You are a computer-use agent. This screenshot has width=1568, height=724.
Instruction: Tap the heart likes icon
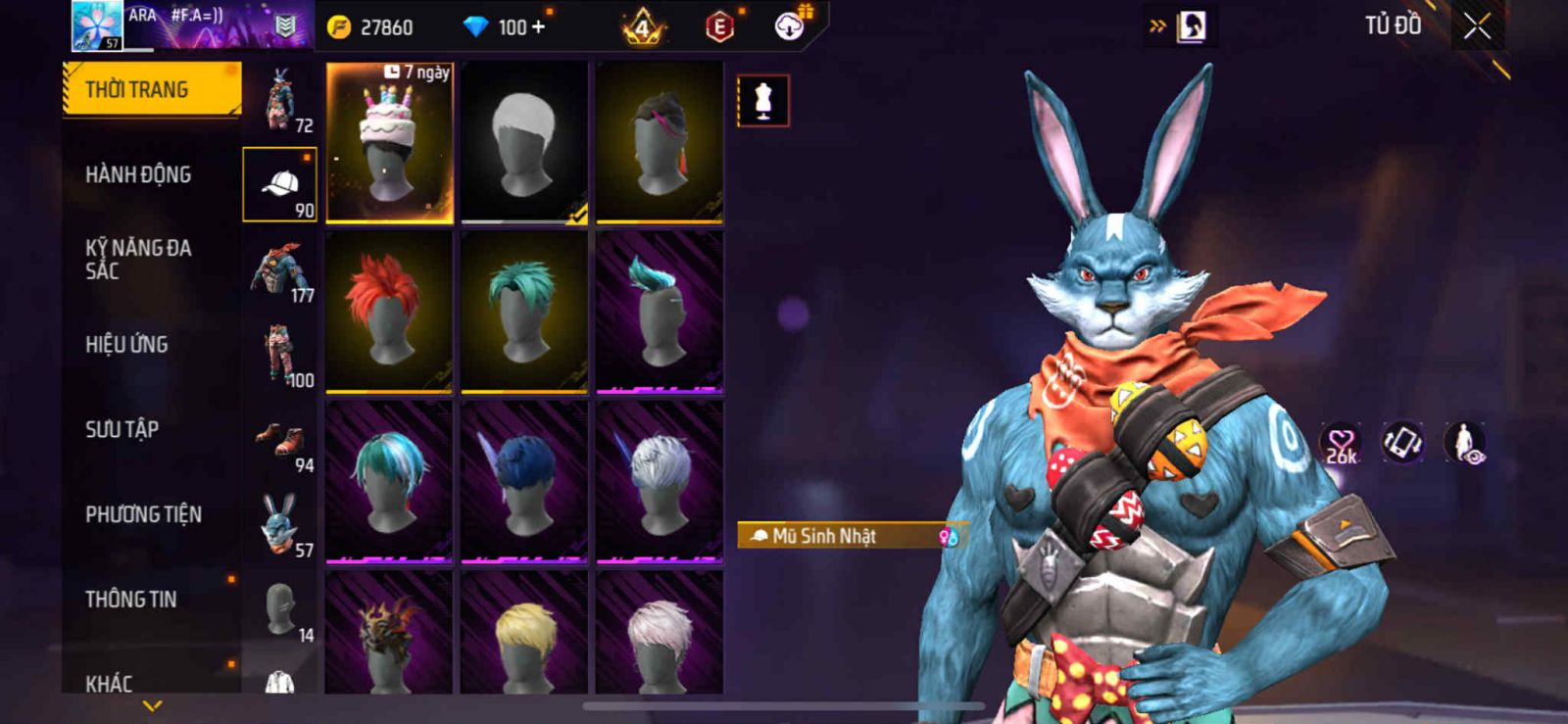pos(1341,444)
